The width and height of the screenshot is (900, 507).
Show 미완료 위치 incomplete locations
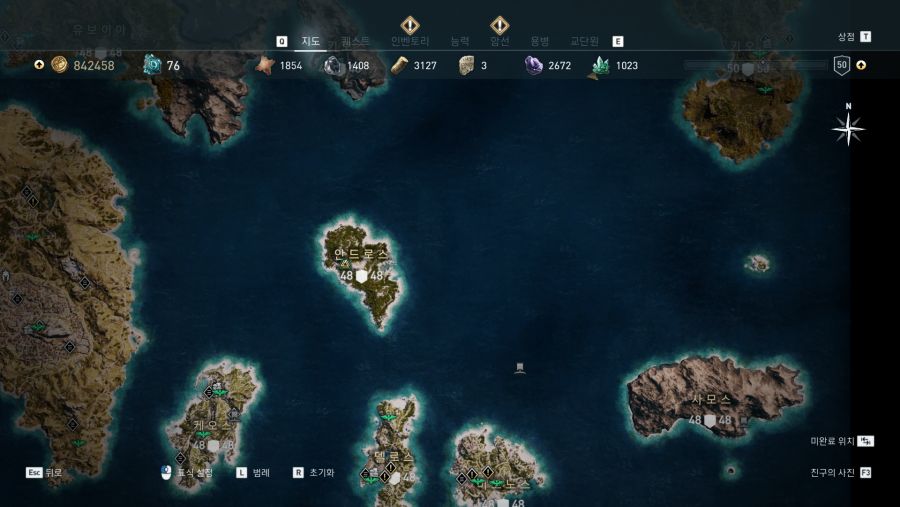pyautogui.click(x=832, y=441)
